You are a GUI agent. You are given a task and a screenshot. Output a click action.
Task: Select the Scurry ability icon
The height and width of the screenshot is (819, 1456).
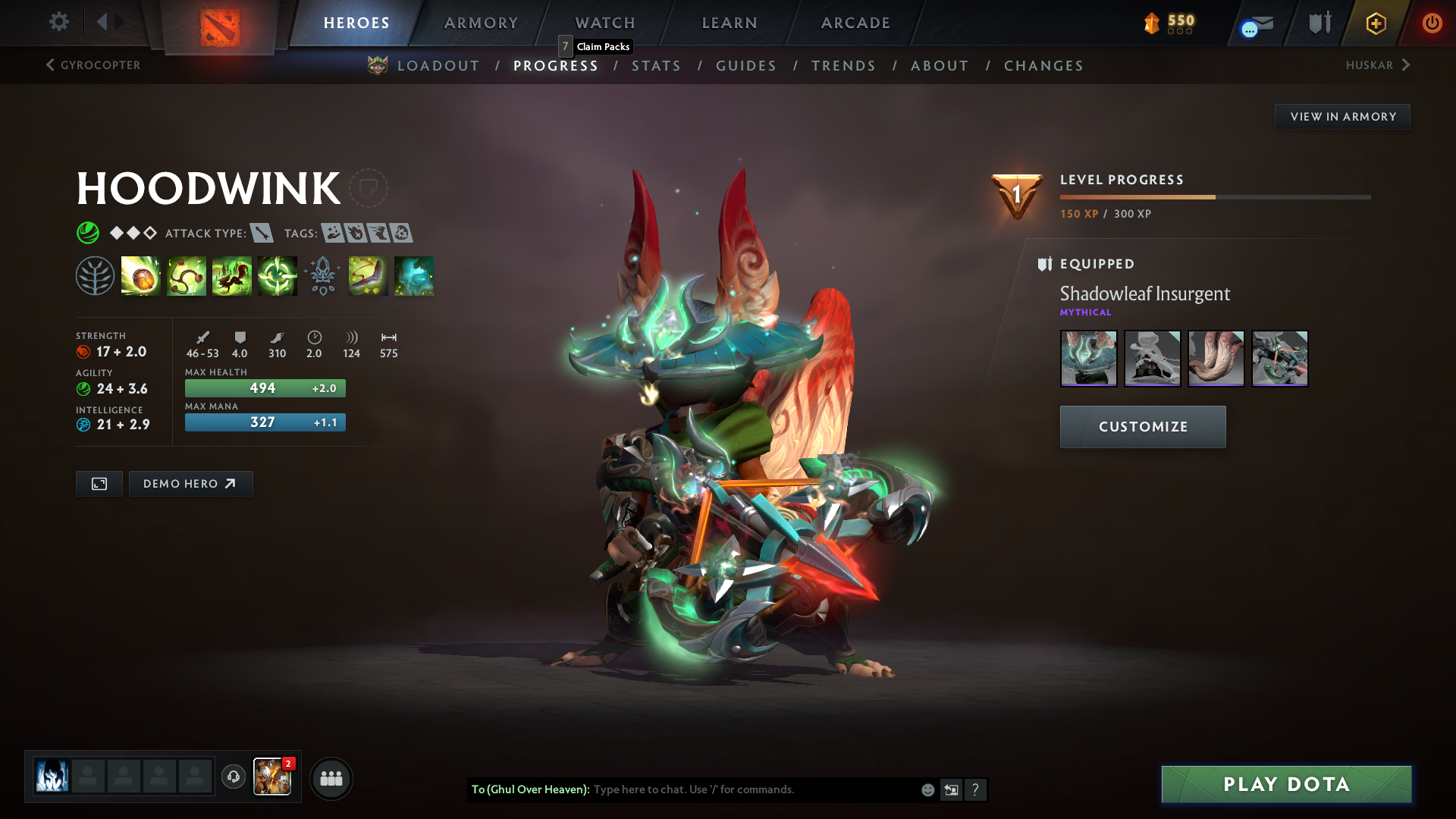[231, 275]
